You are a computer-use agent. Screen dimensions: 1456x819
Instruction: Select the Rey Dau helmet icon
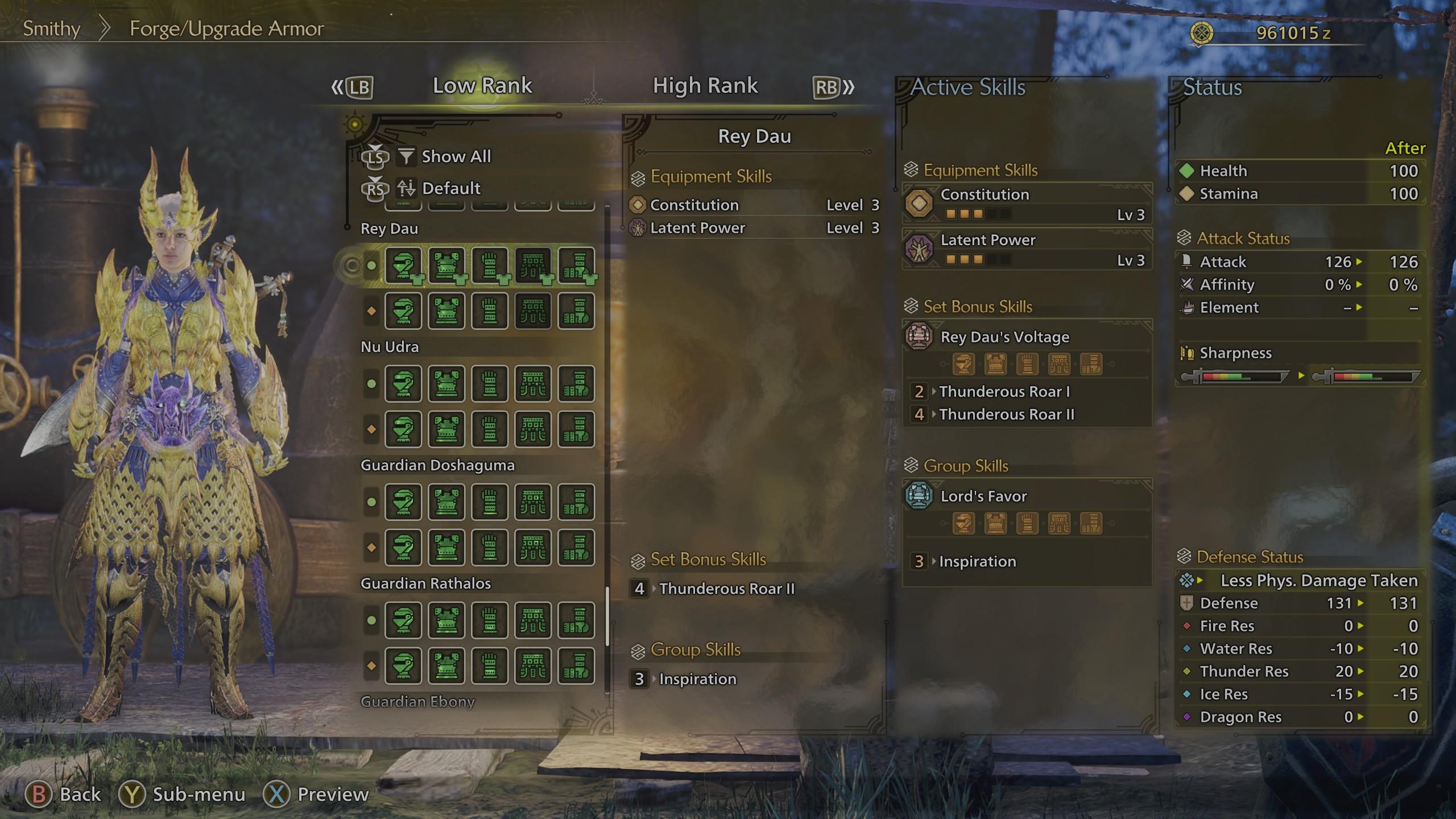[404, 264]
